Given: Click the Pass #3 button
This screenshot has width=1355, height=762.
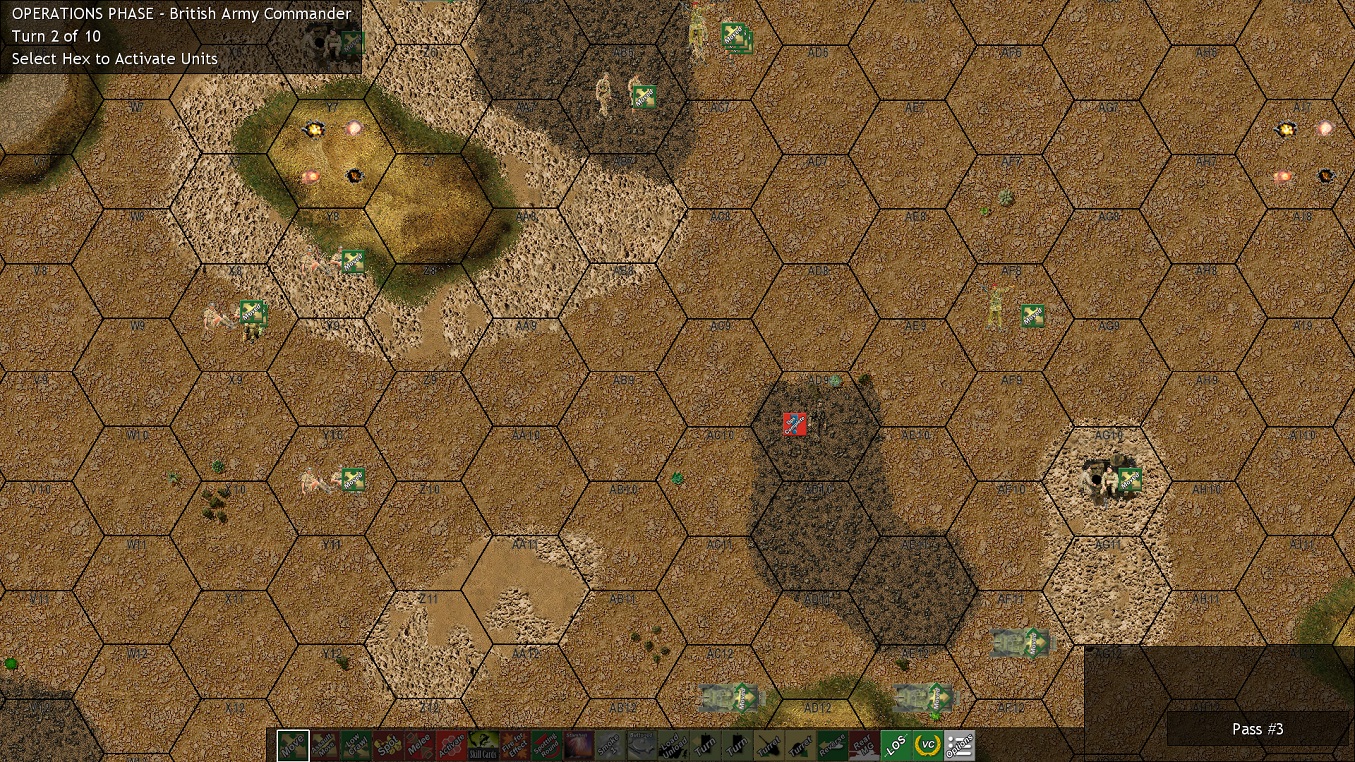Looking at the screenshot, I should [x=1258, y=729].
